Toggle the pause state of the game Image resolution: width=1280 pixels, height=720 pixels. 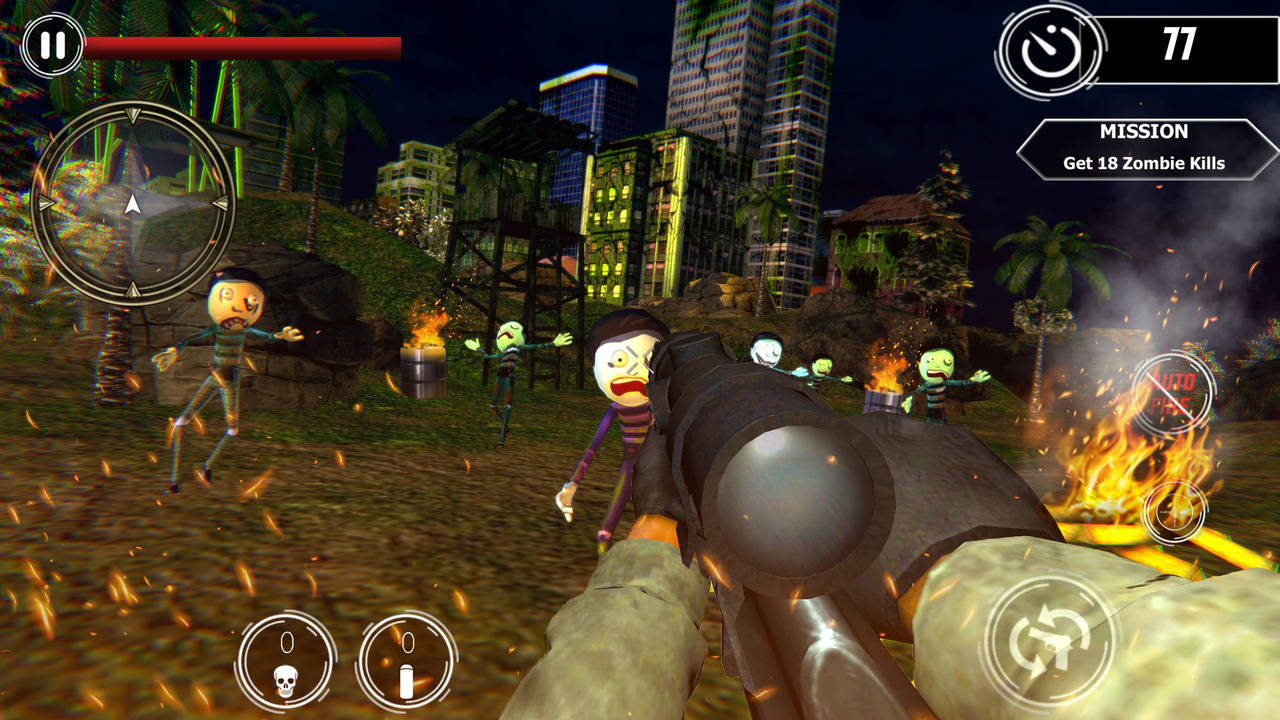click(52, 44)
